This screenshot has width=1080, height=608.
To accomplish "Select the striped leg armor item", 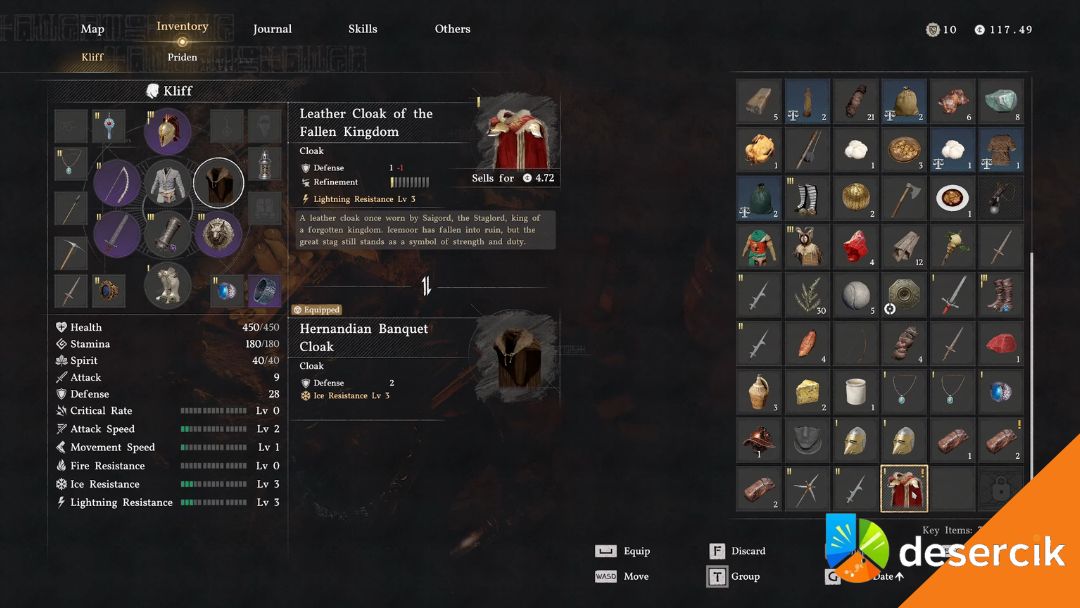I will pyautogui.click(x=808, y=197).
